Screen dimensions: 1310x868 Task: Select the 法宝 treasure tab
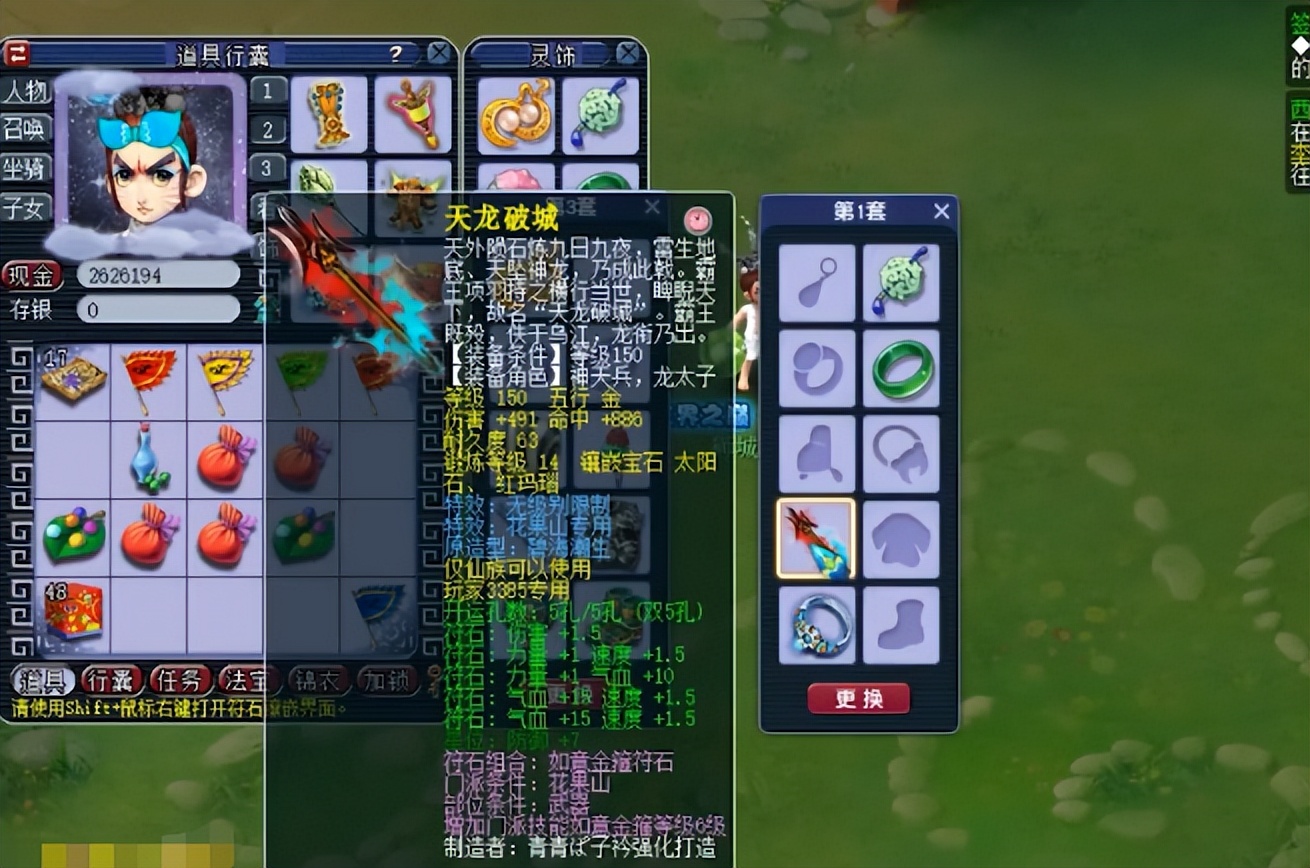248,680
